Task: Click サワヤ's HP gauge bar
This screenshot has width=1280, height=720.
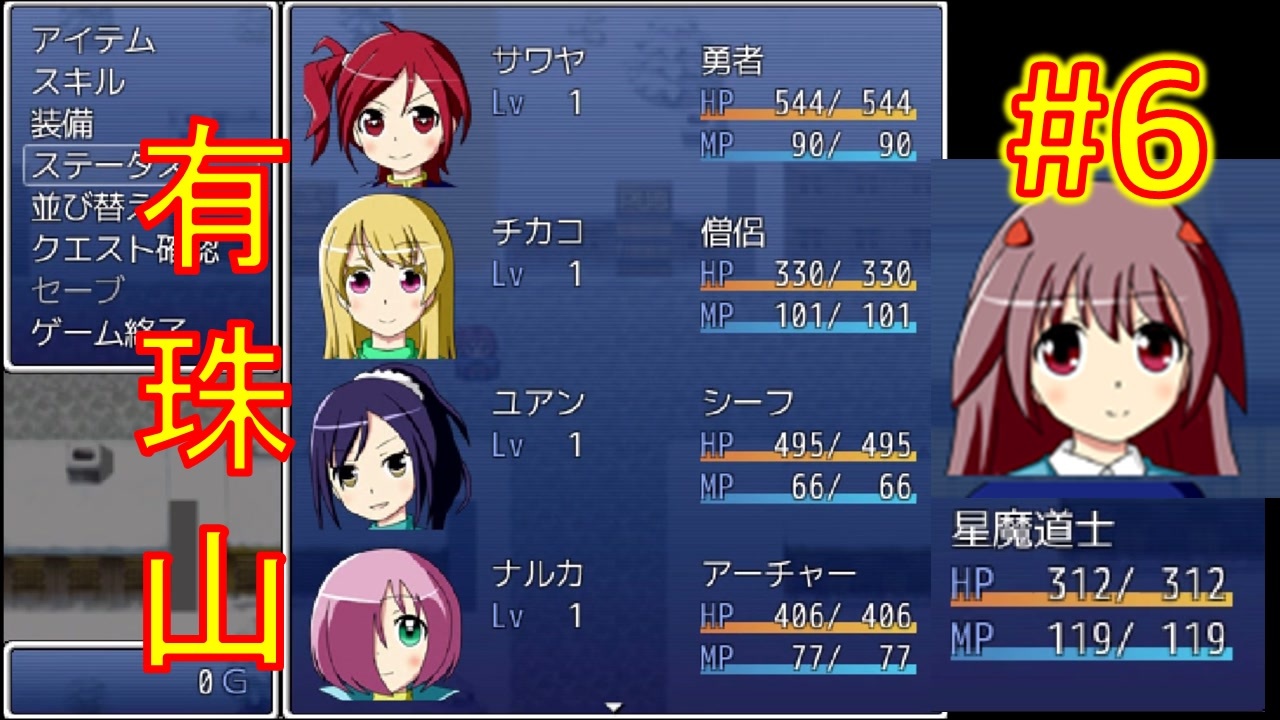Action: pyautogui.click(x=810, y=119)
